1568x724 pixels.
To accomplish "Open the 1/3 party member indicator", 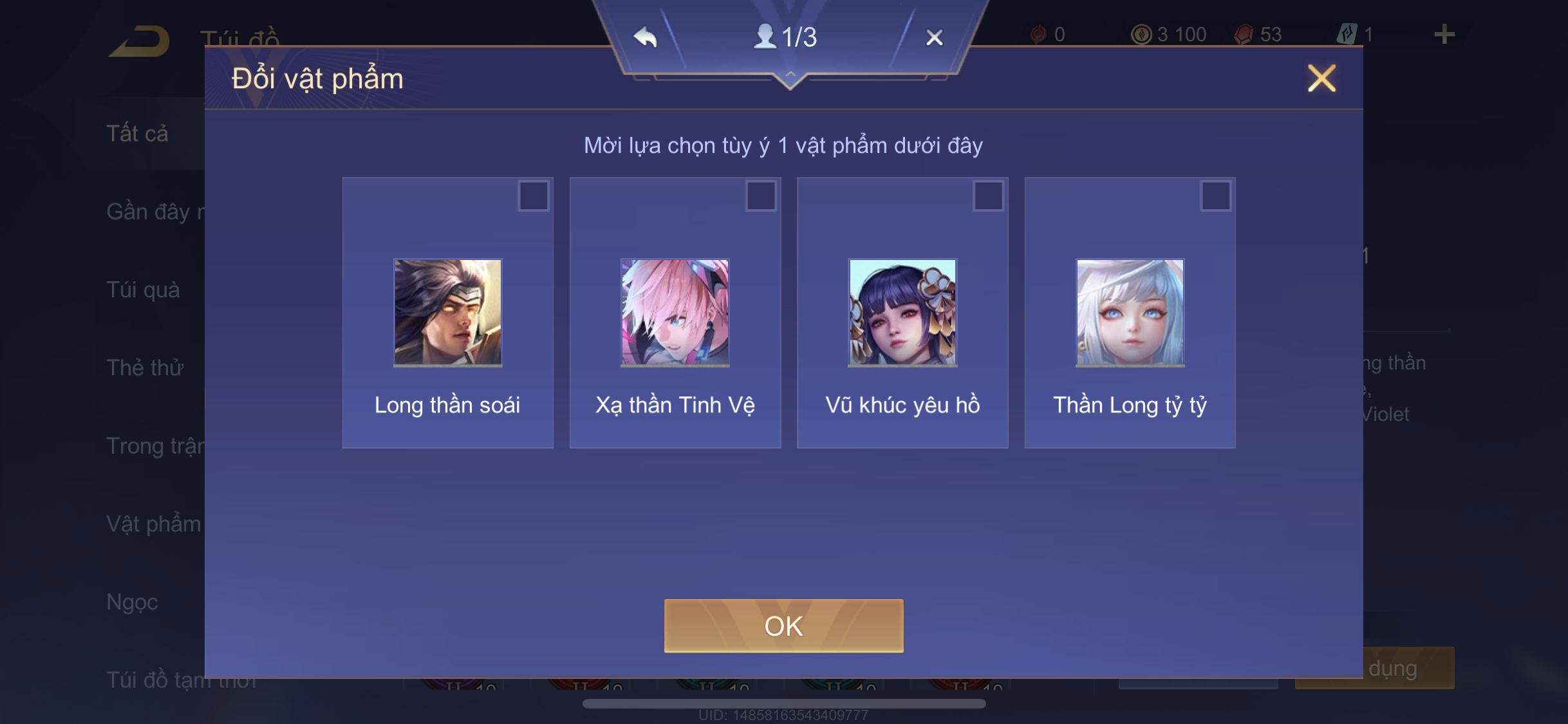I will [785, 37].
